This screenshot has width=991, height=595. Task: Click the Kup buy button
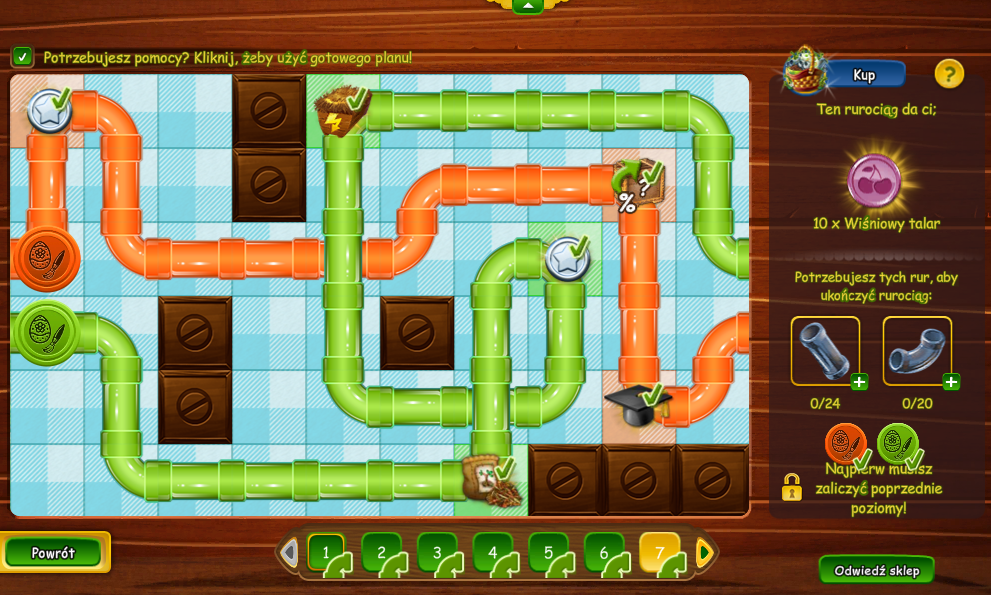click(x=863, y=74)
